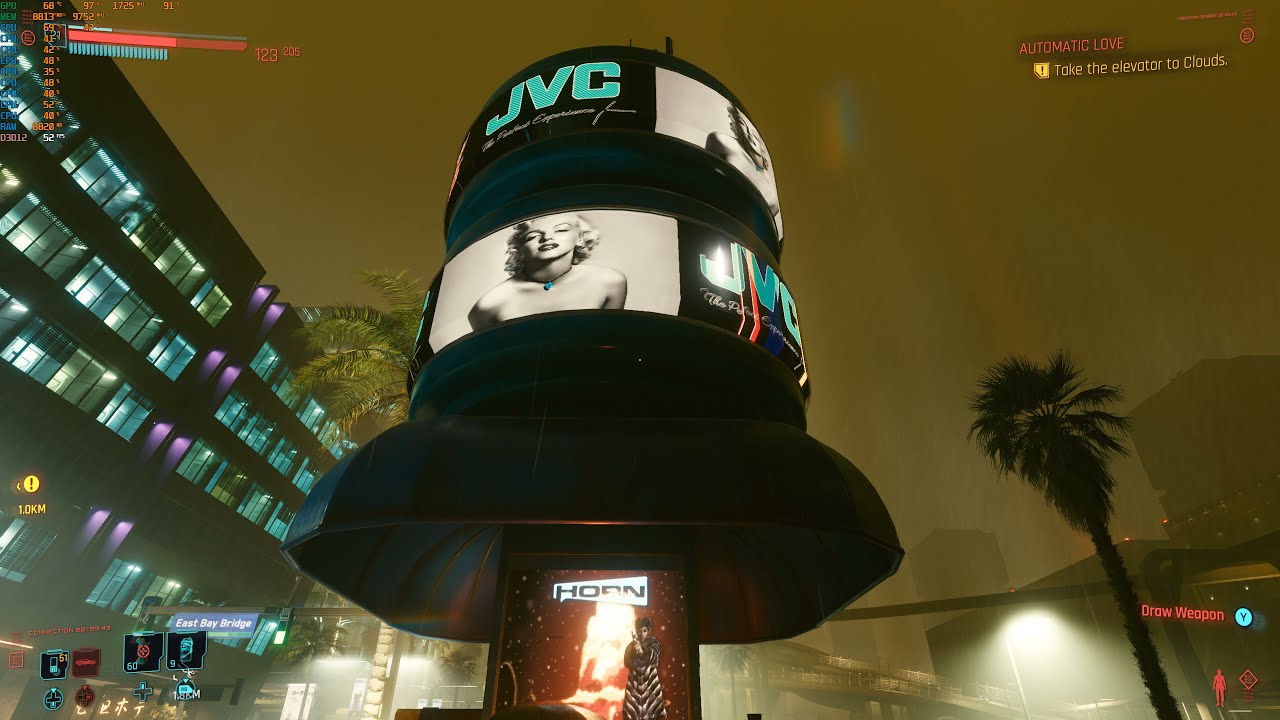Expand the red chevron on the vehicle D-pad
The height and width of the screenshot is (720, 1280).
click(85, 688)
